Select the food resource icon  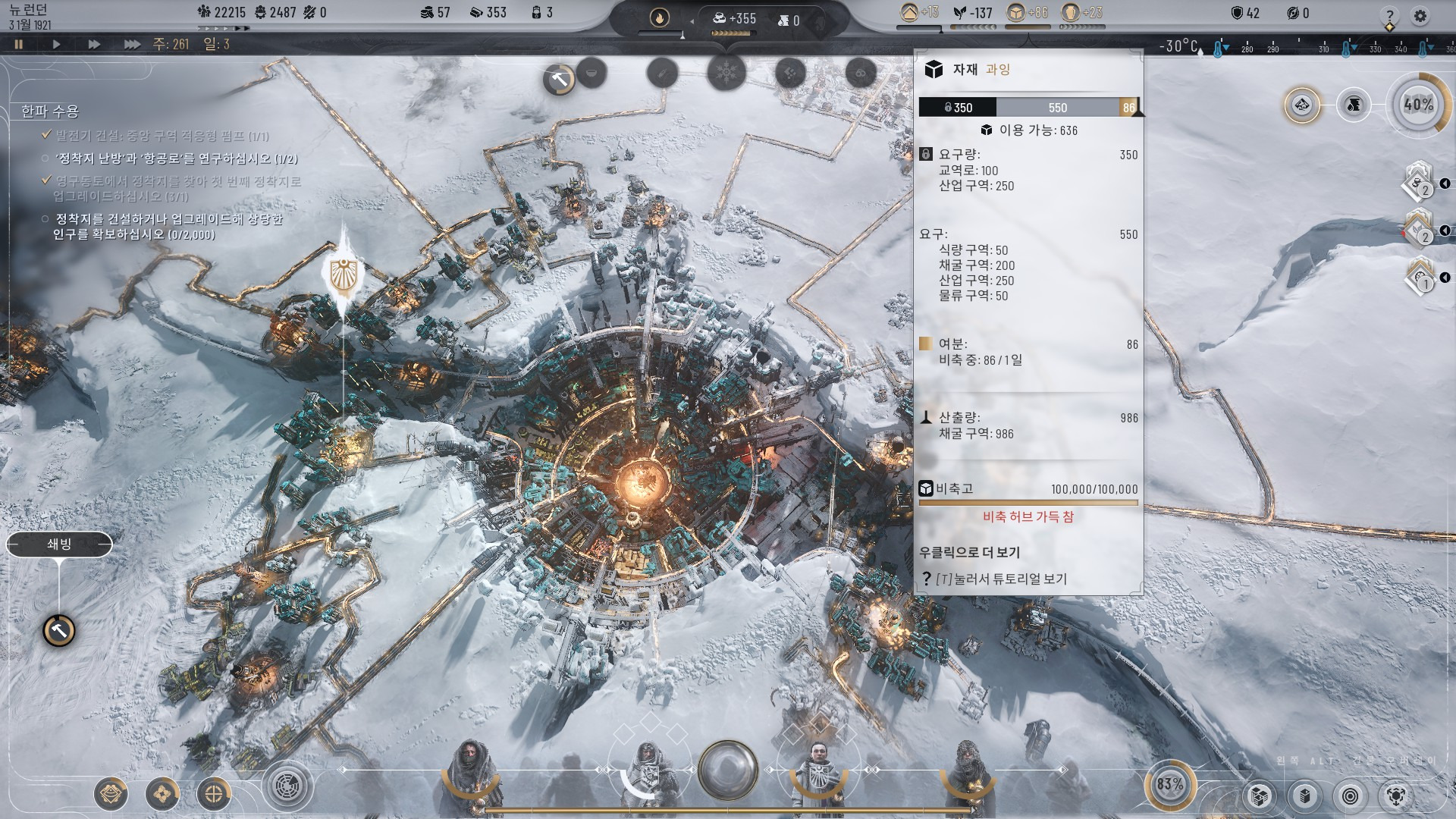[x=960, y=12]
